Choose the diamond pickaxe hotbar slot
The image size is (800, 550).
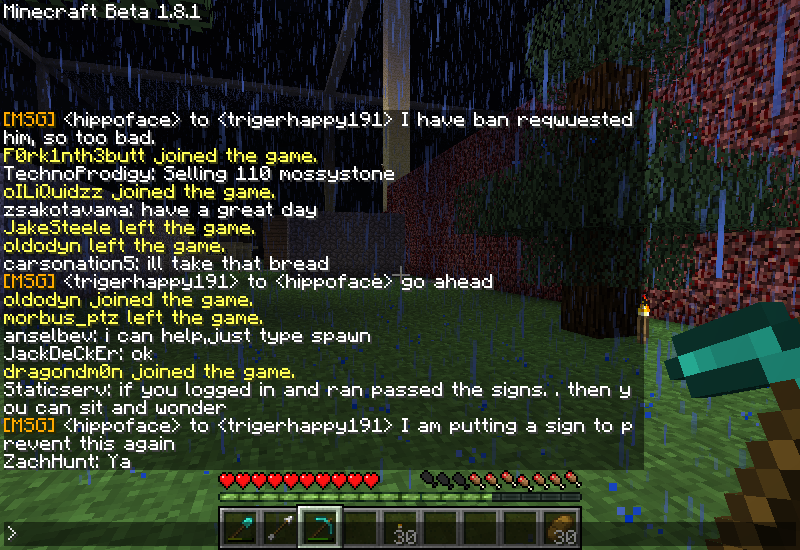[x=320, y=526]
